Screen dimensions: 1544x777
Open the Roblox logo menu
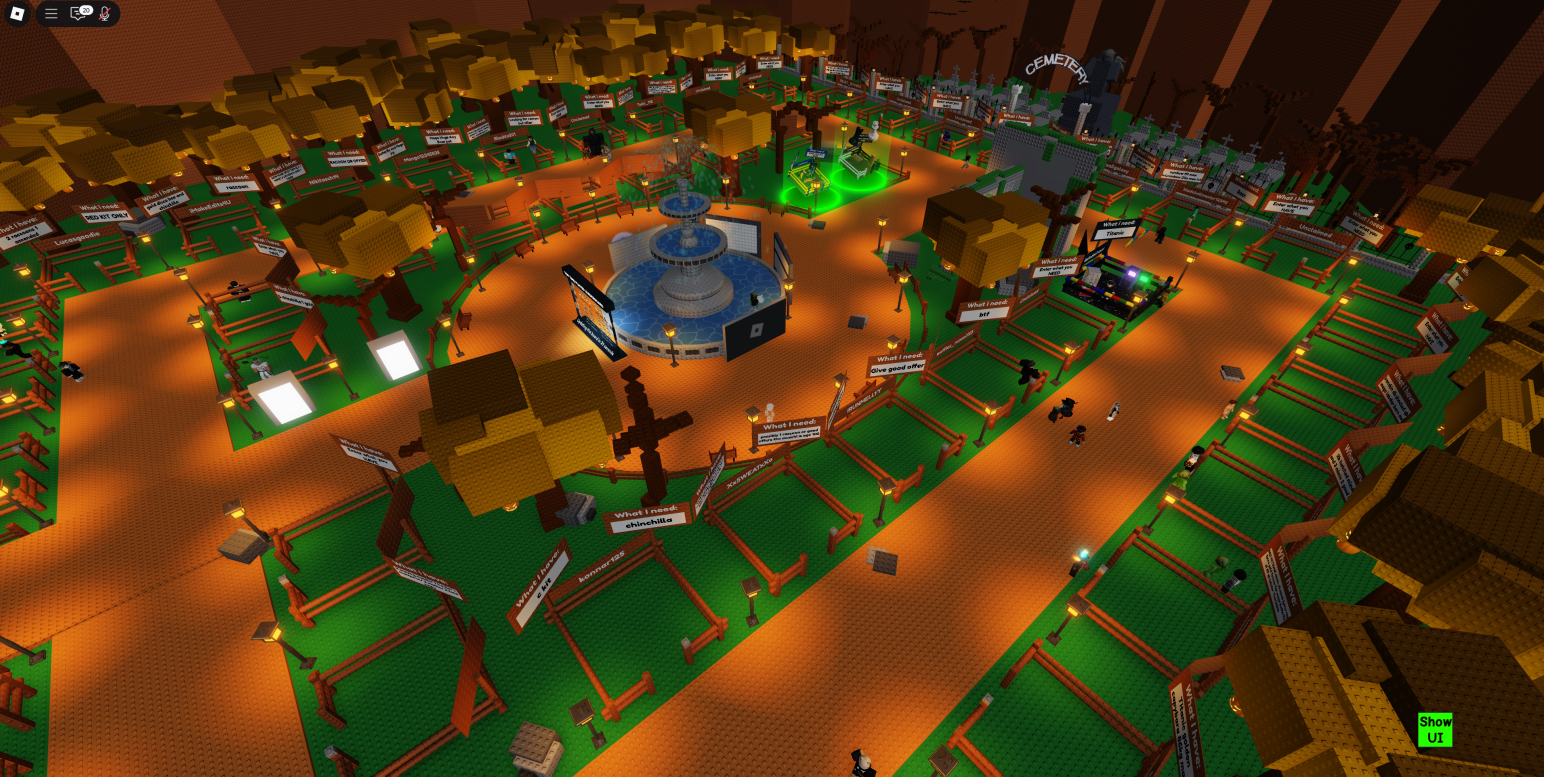coord(17,14)
